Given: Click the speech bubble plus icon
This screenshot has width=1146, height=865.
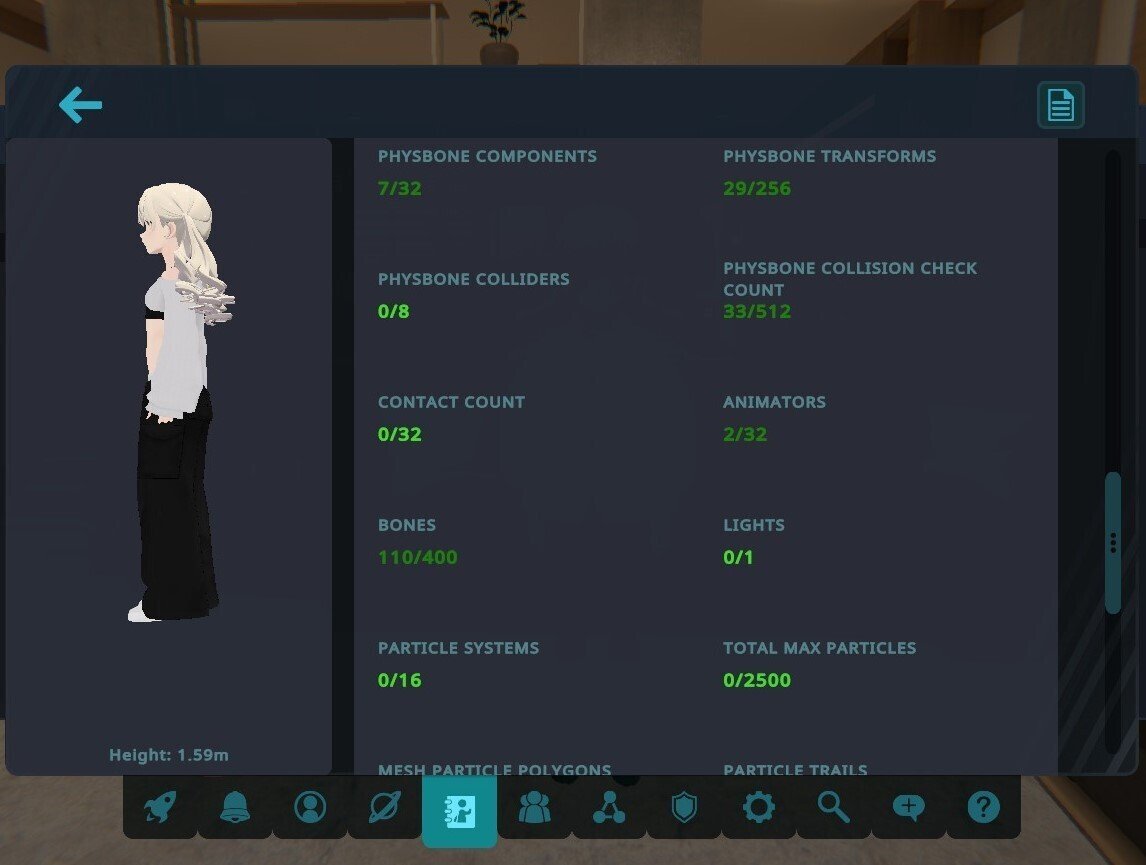Looking at the screenshot, I should pyautogui.click(x=909, y=807).
